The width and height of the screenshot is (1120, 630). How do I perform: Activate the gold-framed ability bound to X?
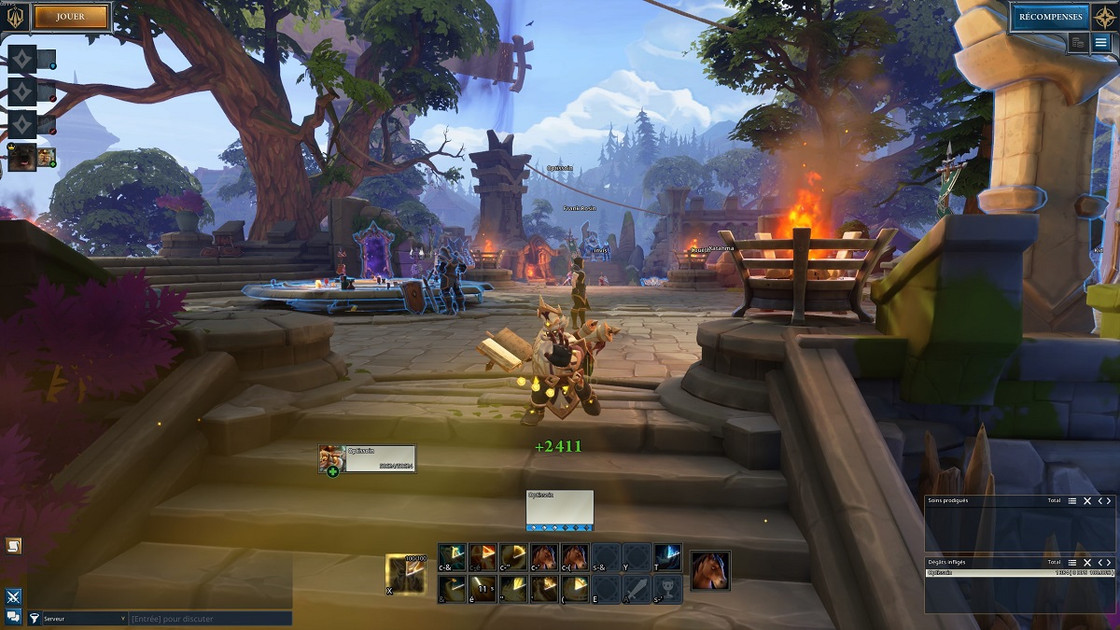click(x=405, y=573)
